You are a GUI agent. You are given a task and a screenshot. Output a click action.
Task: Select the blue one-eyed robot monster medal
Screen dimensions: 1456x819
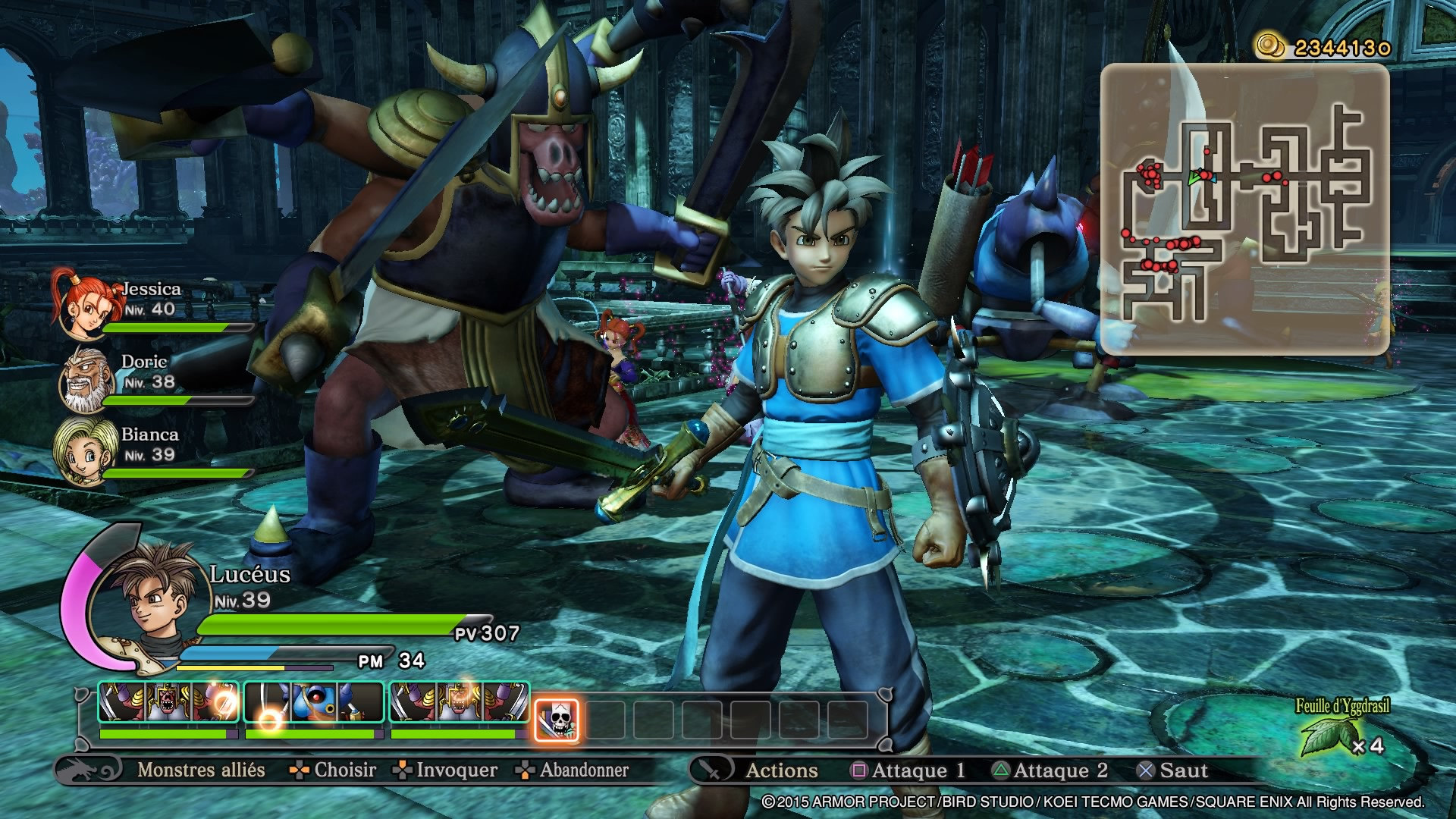(x=312, y=702)
